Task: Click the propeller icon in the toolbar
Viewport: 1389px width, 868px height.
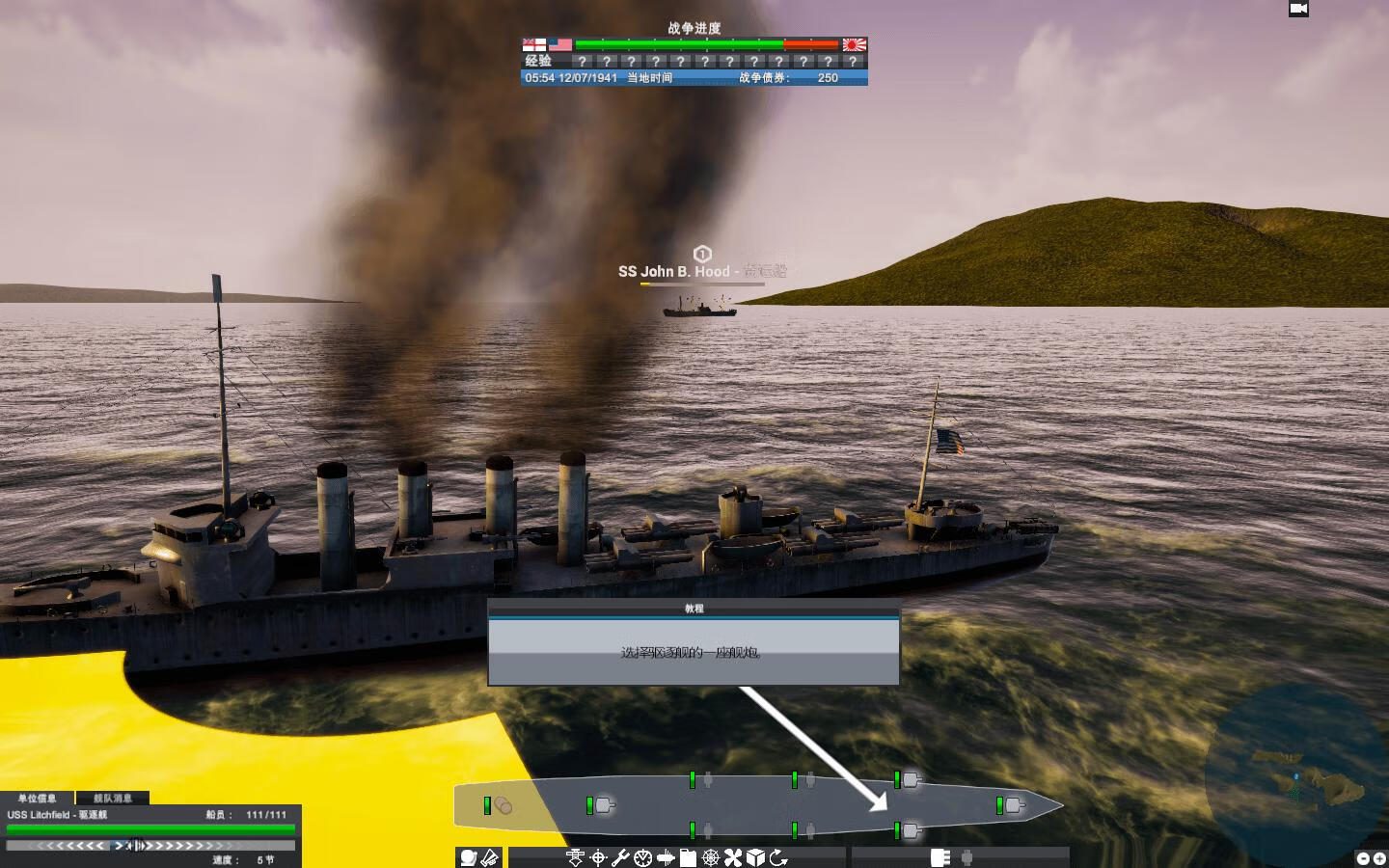Action: 733,857
